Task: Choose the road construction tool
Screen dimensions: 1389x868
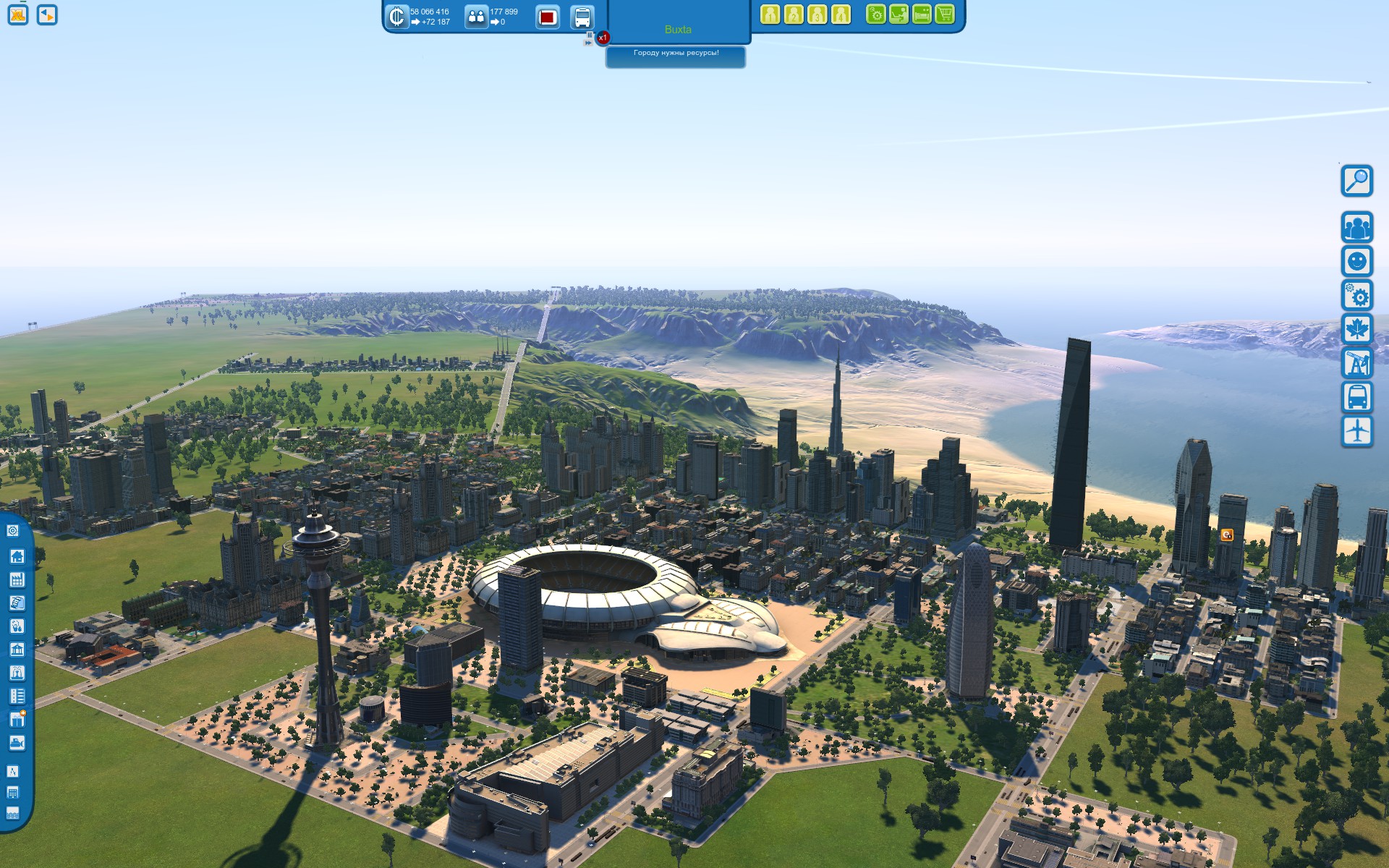Action: click(x=13, y=771)
